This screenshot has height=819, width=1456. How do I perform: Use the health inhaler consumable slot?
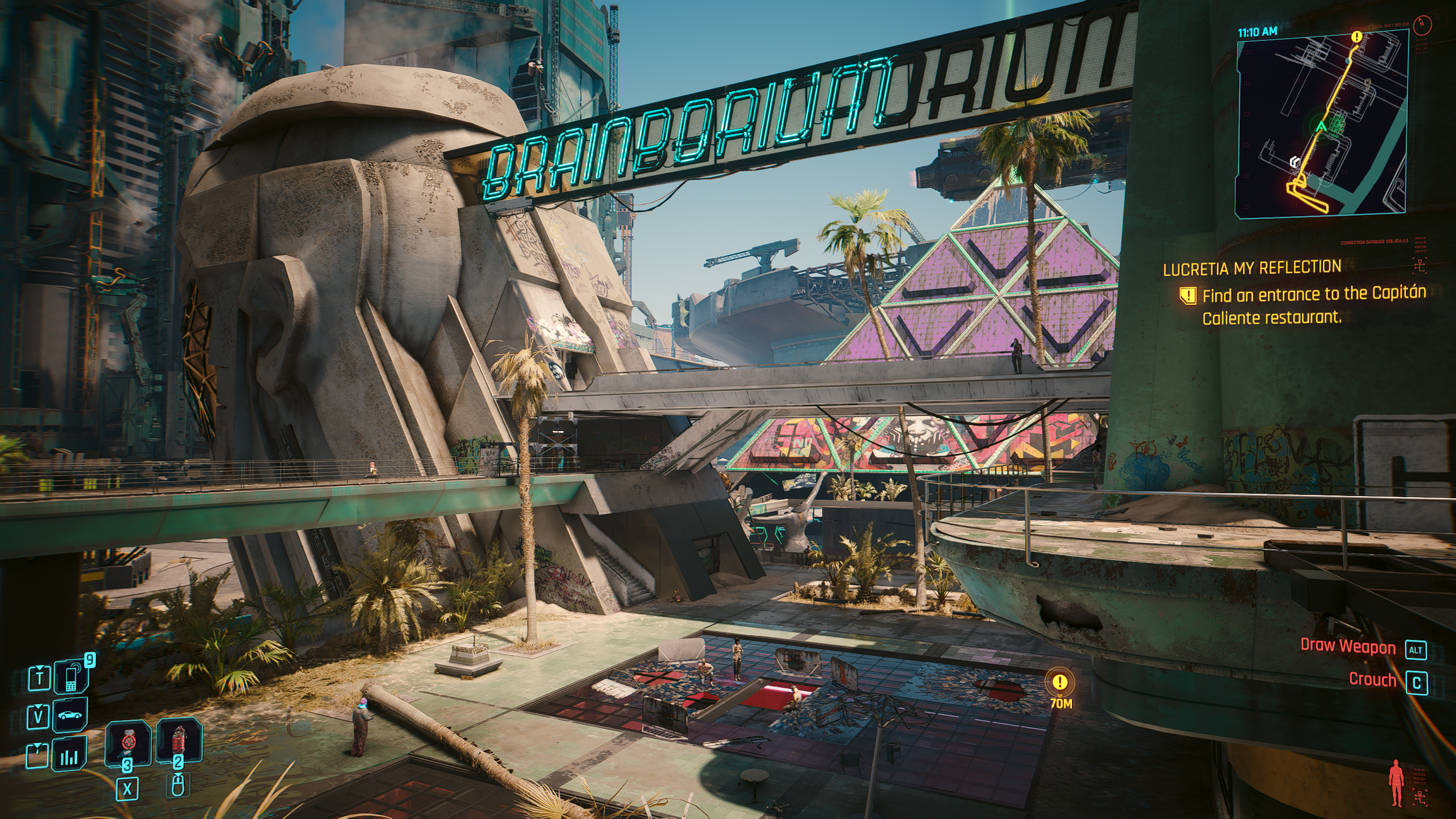coord(128,743)
